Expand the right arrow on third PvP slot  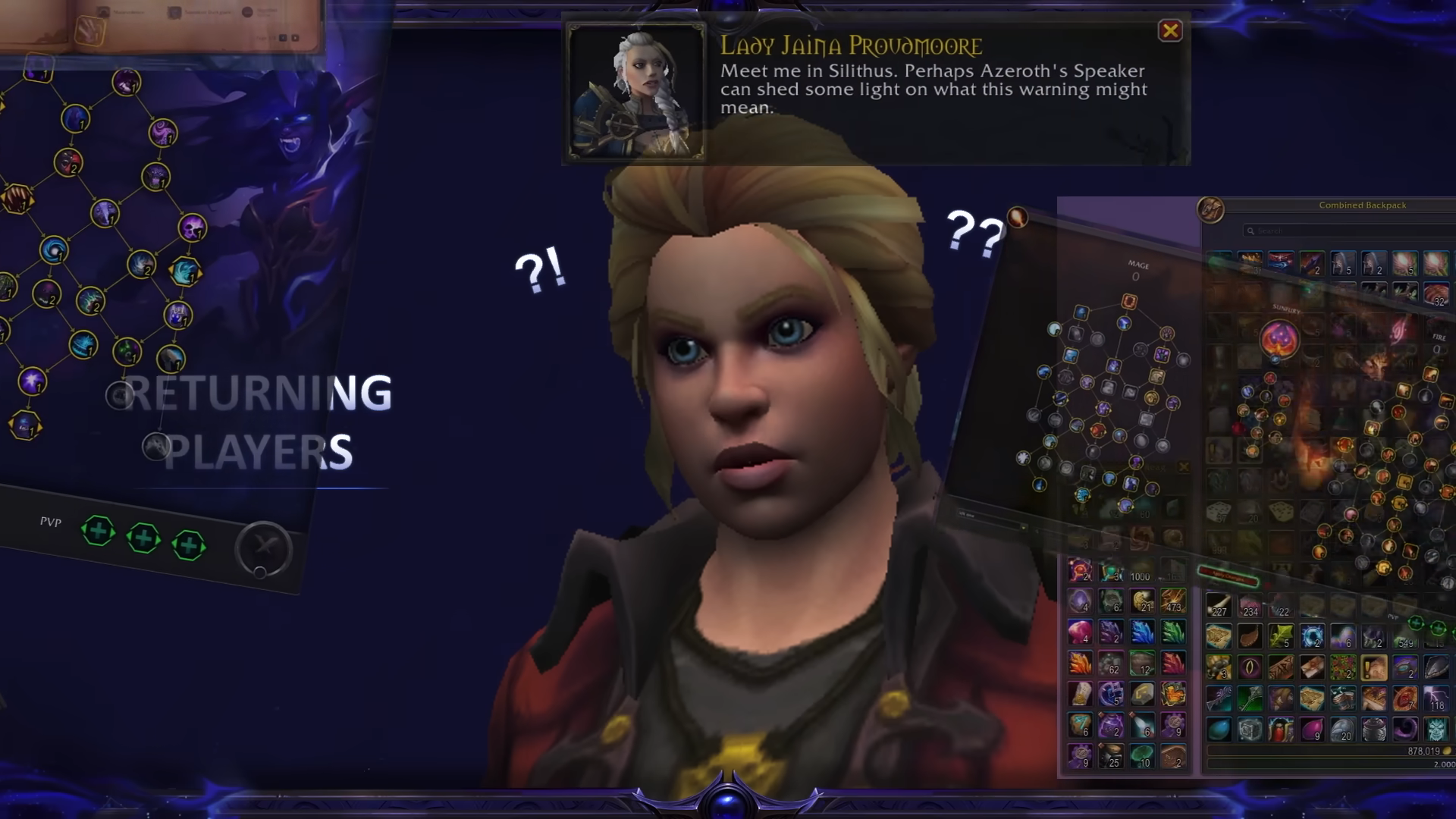(205, 545)
